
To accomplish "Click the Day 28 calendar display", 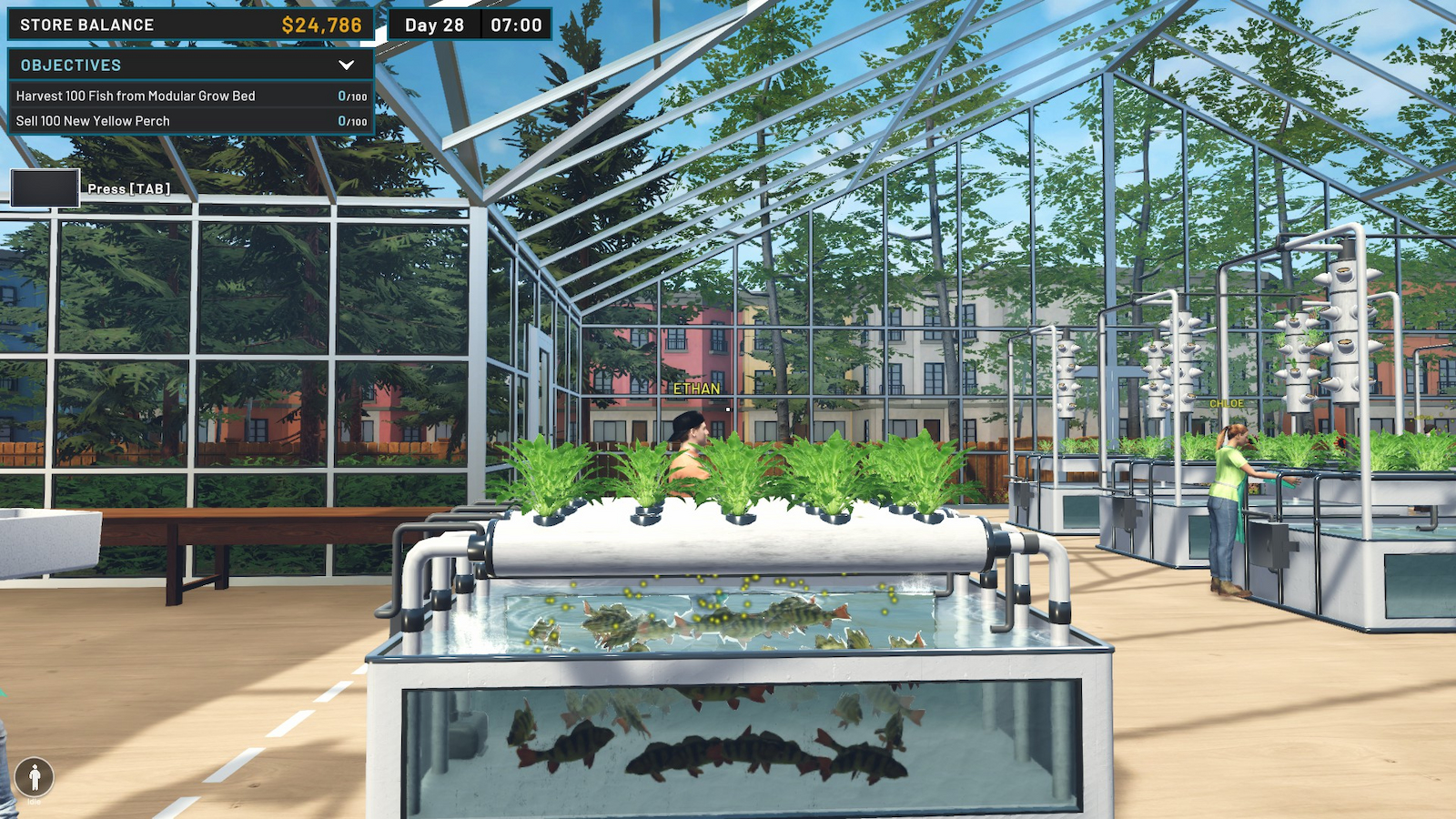I will 434,25.
